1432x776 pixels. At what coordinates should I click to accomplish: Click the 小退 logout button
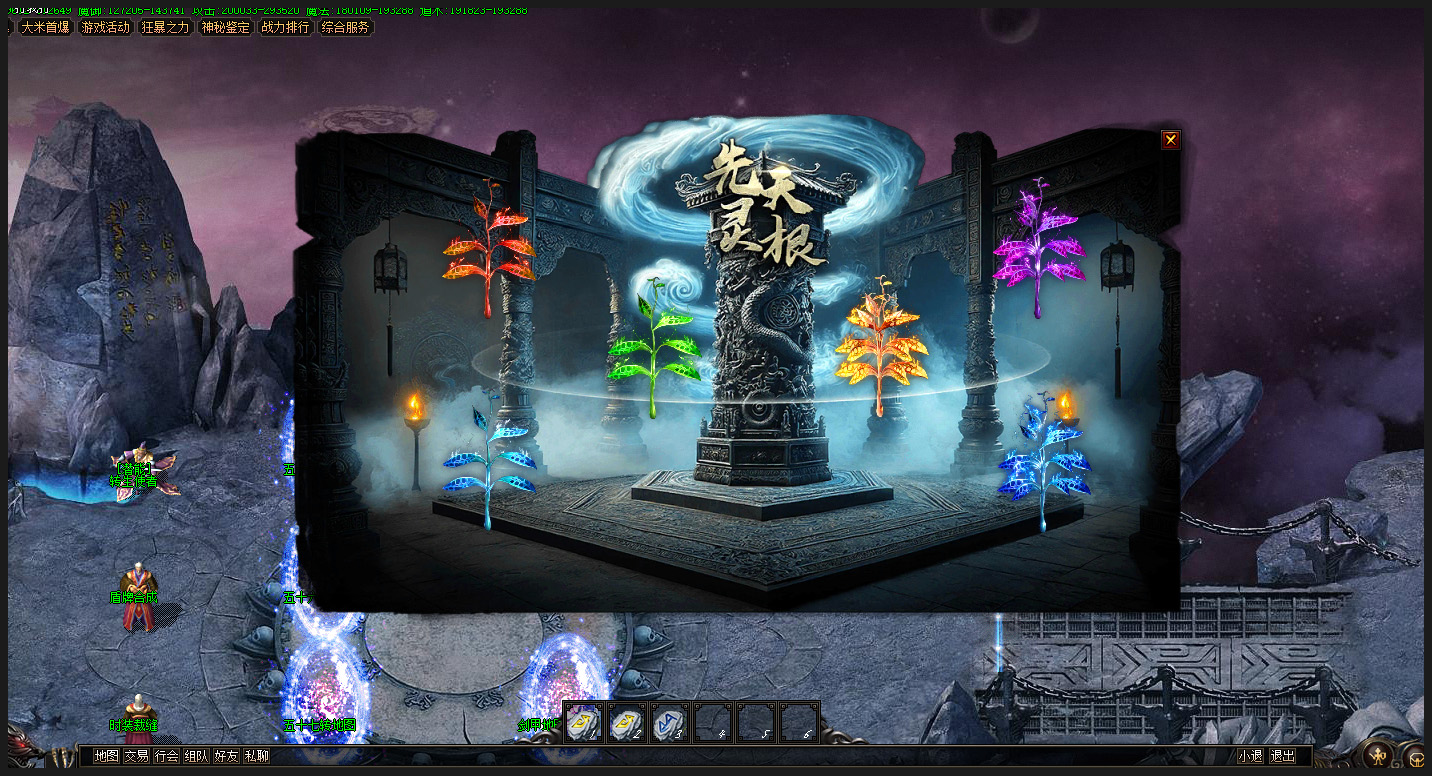1250,756
